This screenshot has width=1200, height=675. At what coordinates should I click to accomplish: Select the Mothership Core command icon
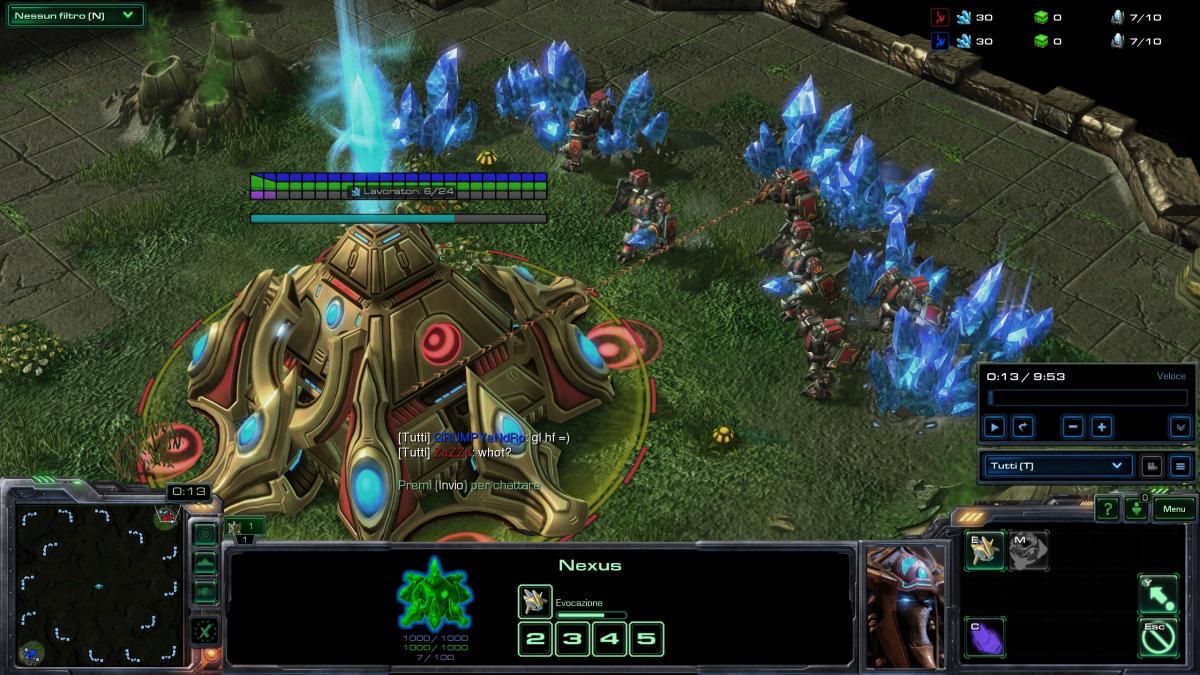click(1028, 551)
